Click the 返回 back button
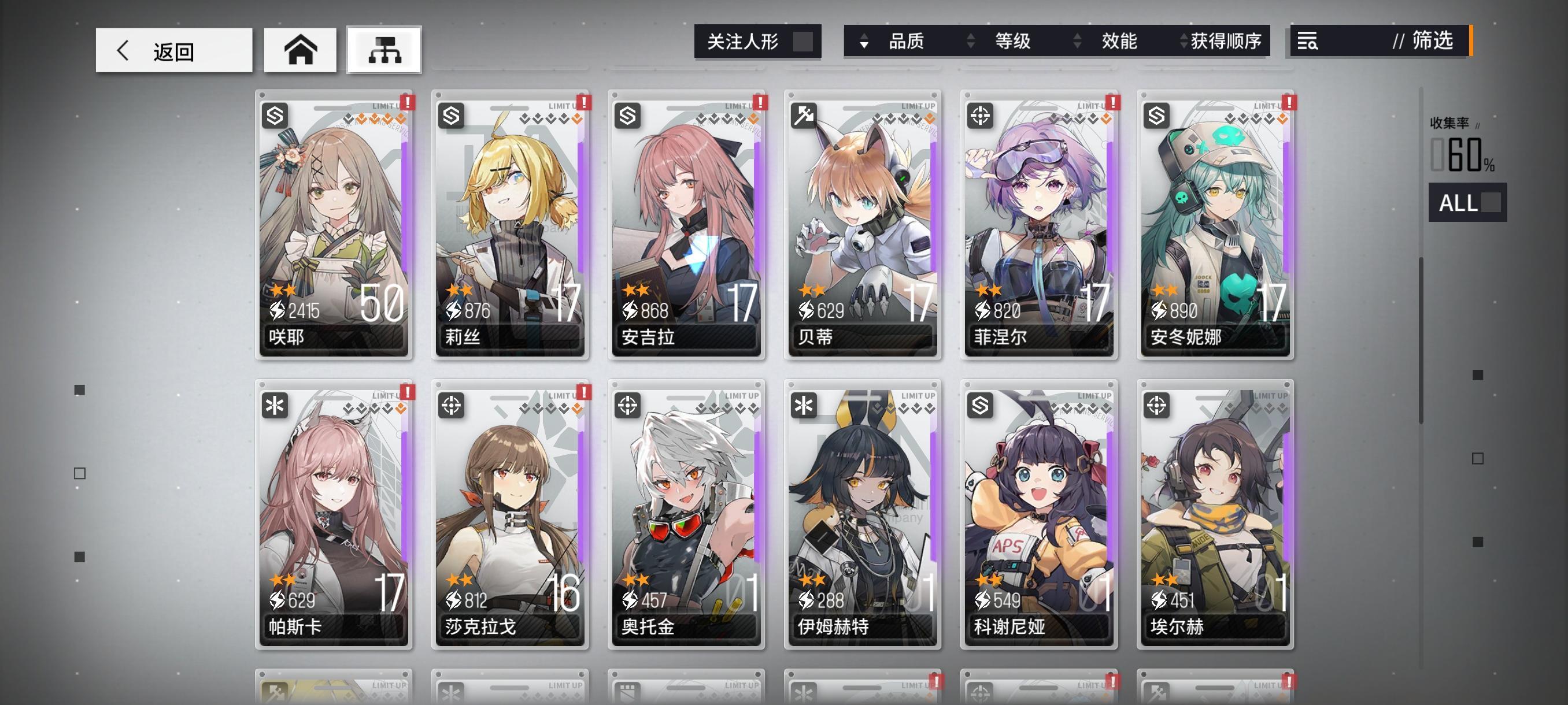Viewport: 1568px width, 705px height. pyautogui.click(x=173, y=51)
